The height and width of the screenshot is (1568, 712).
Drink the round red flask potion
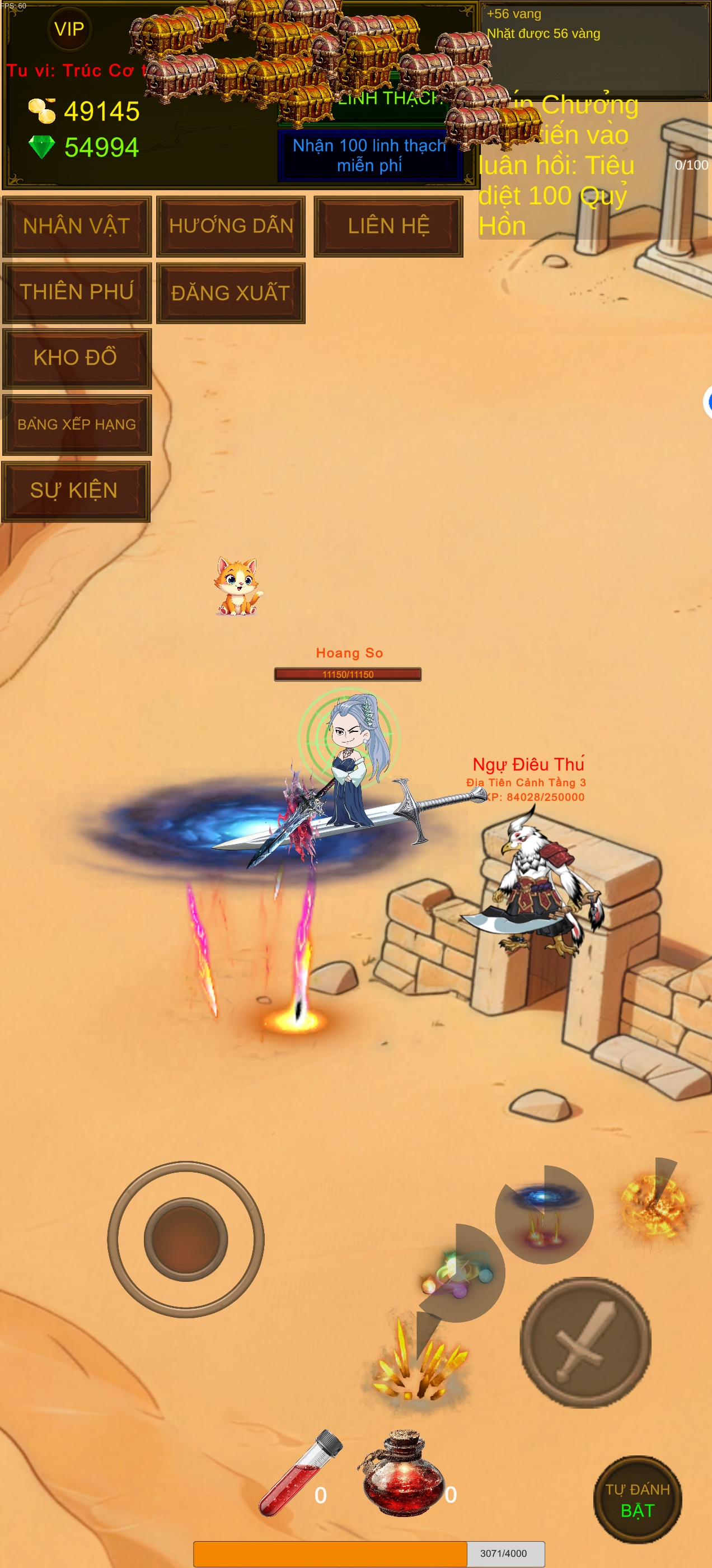point(402,1474)
